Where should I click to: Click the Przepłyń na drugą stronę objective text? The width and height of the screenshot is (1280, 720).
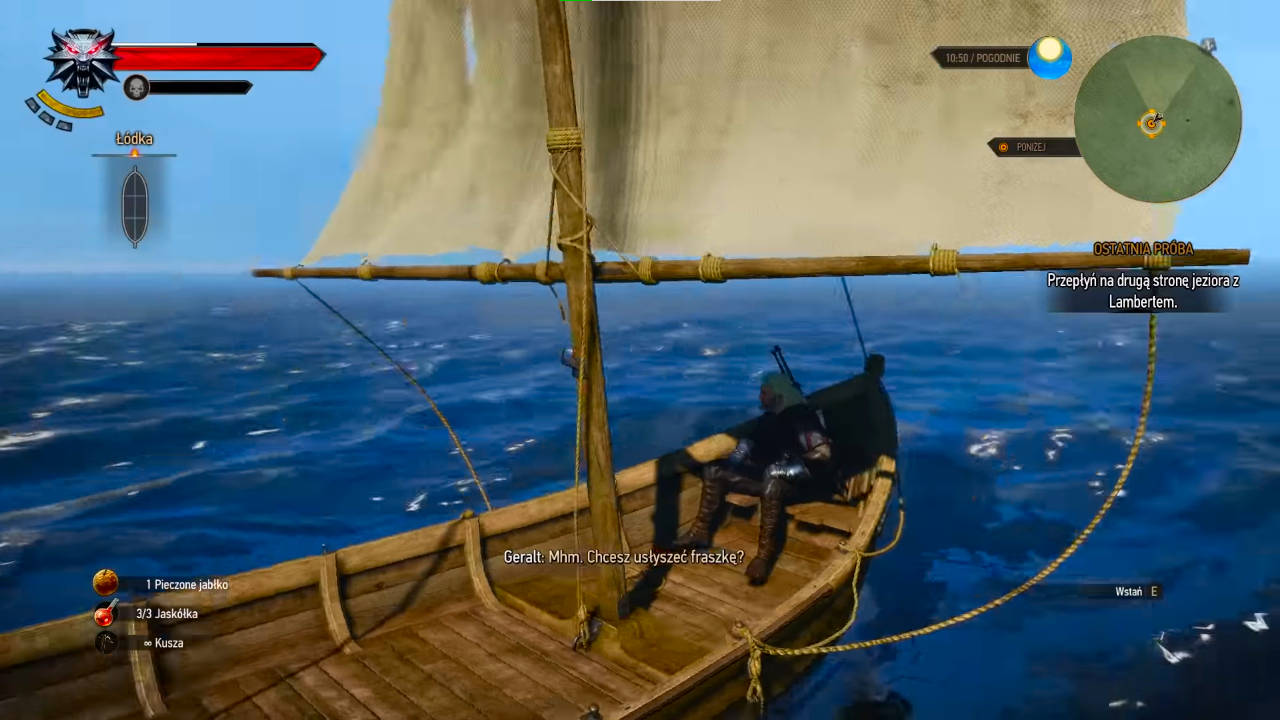(x=1143, y=291)
